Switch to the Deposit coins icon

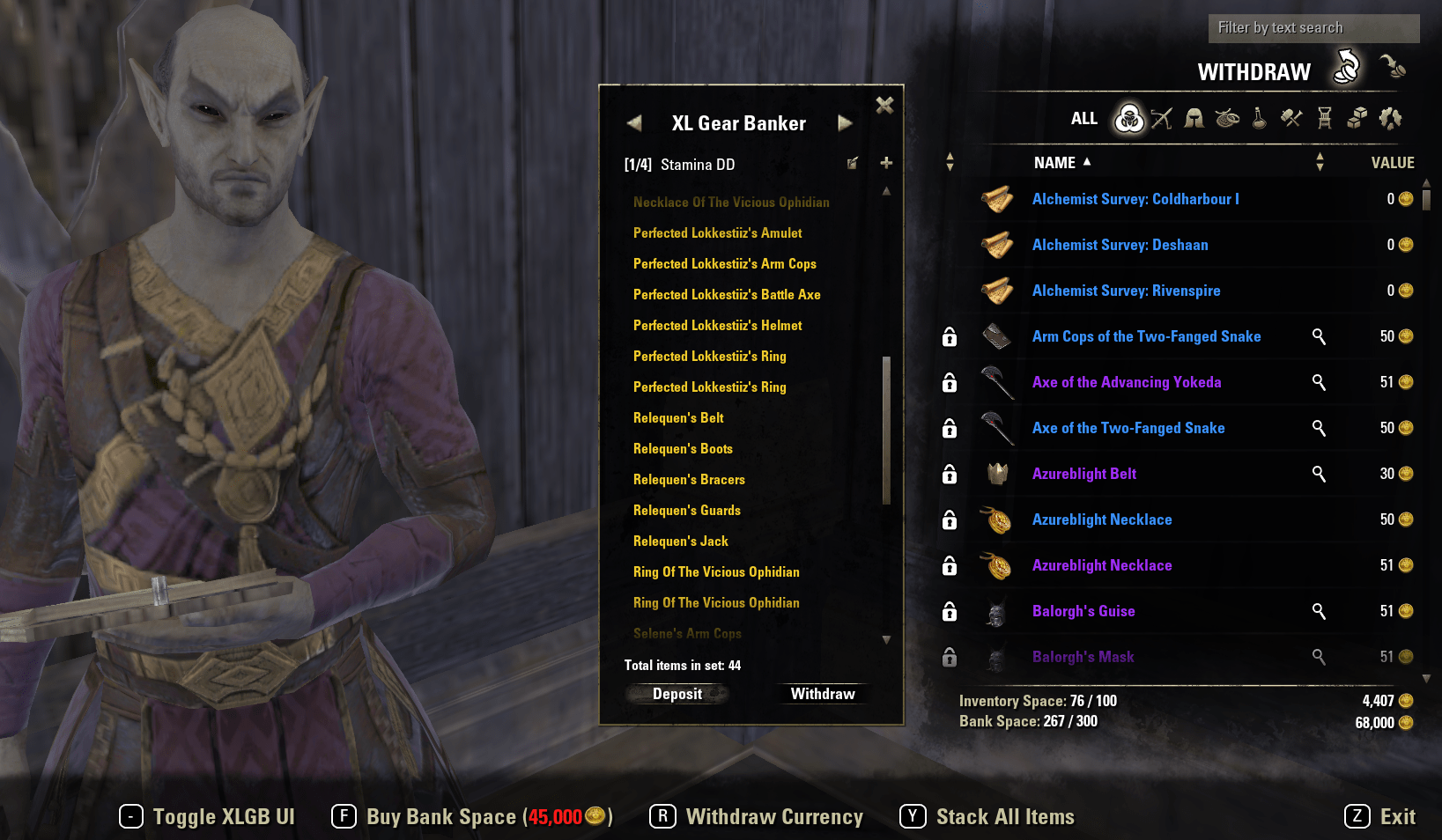click(1393, 70)
